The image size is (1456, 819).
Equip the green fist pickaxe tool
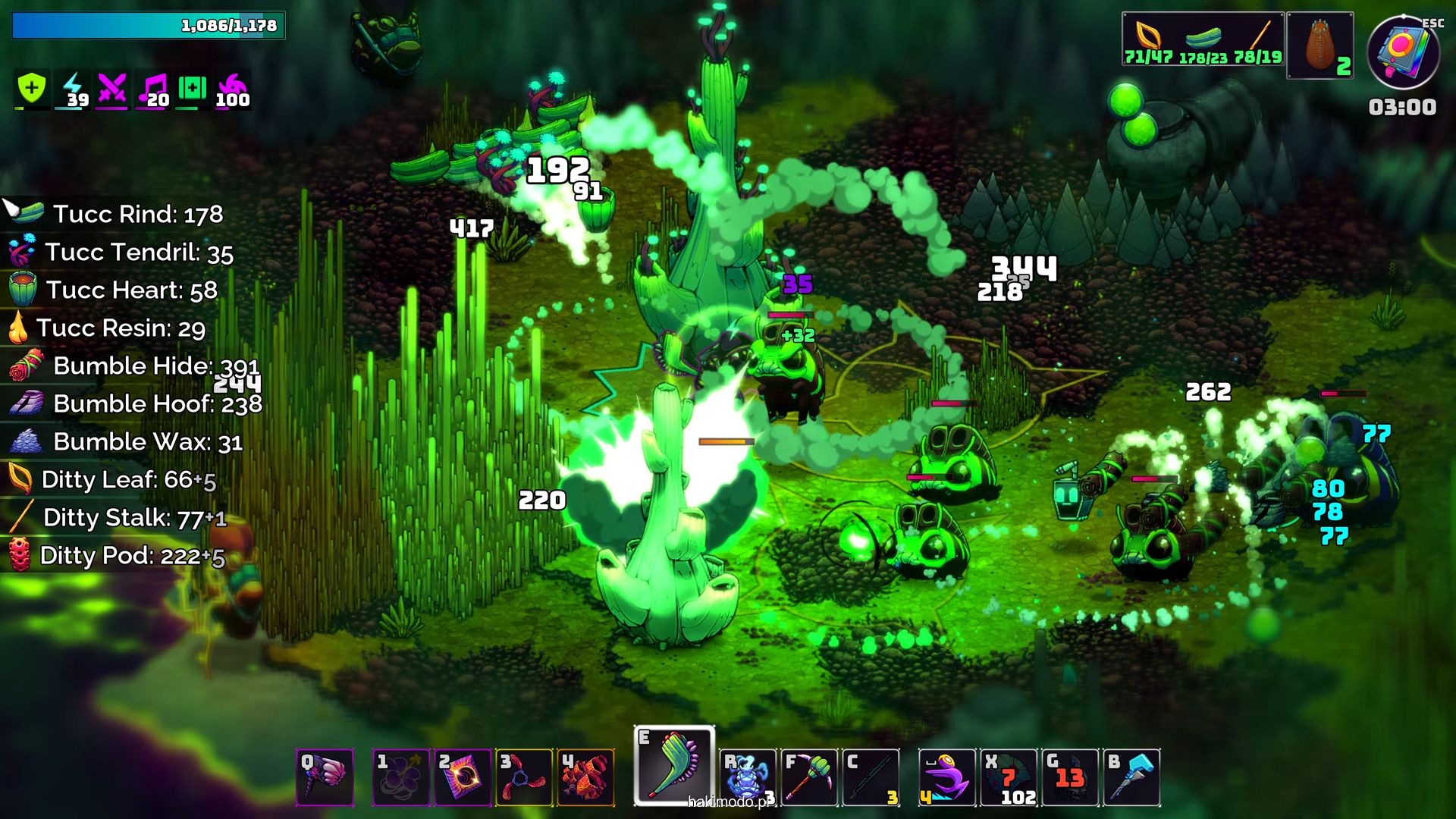click(809, 777)
